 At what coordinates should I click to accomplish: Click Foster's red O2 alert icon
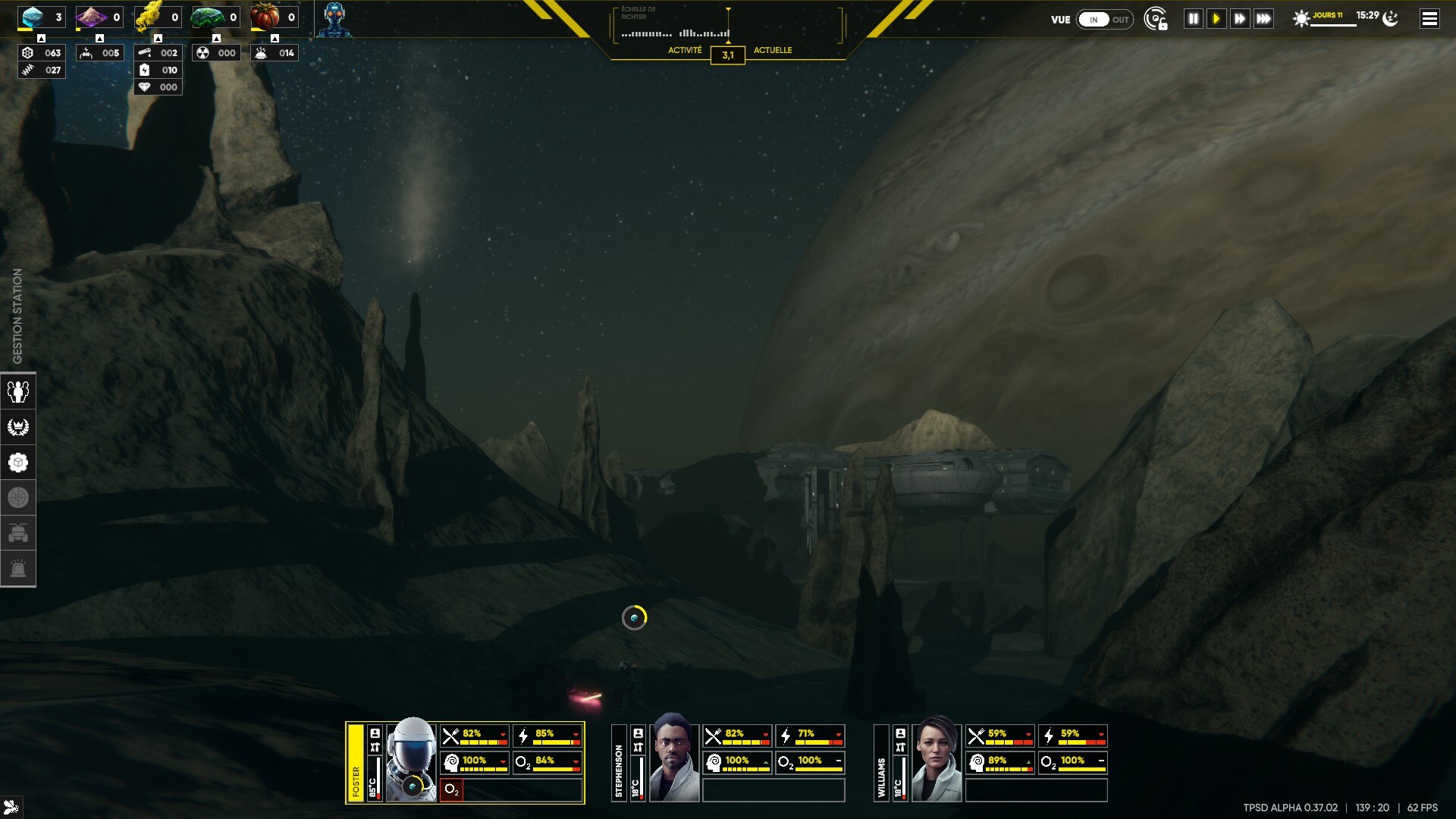(x=451, y=789)
